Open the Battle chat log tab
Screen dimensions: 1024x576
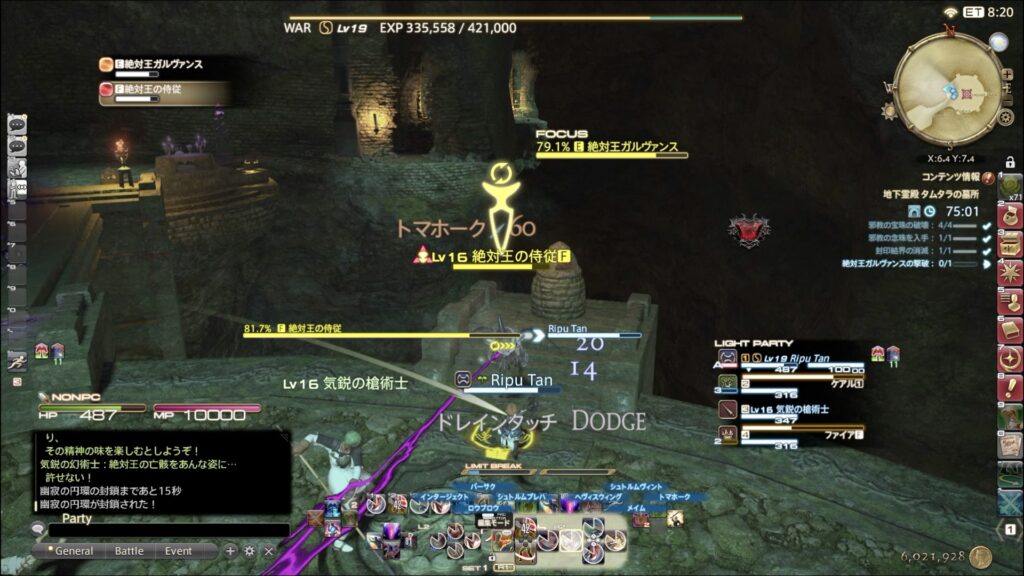point(129,551)
